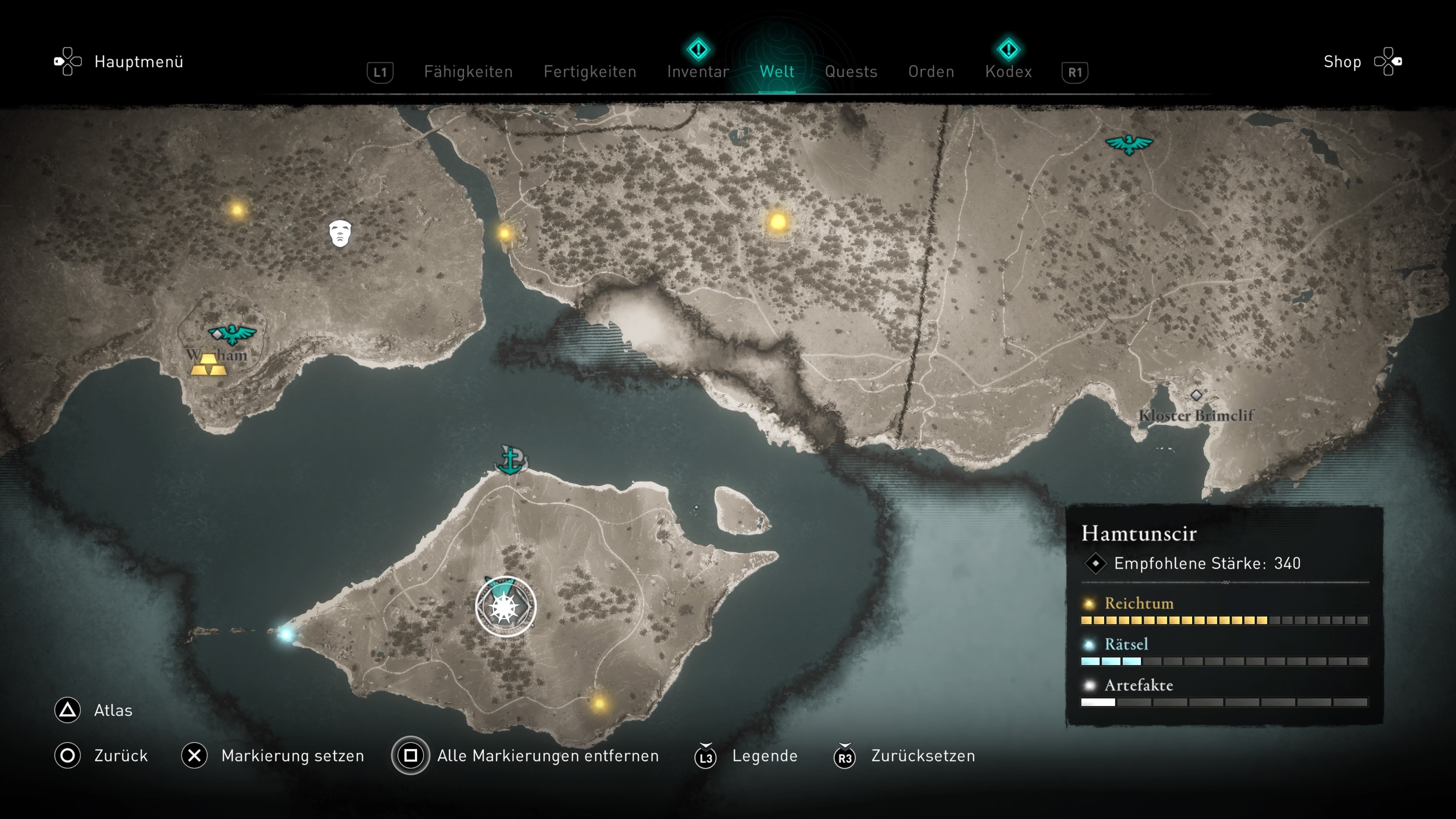Go back with Zurück

[x=121, y=756]
